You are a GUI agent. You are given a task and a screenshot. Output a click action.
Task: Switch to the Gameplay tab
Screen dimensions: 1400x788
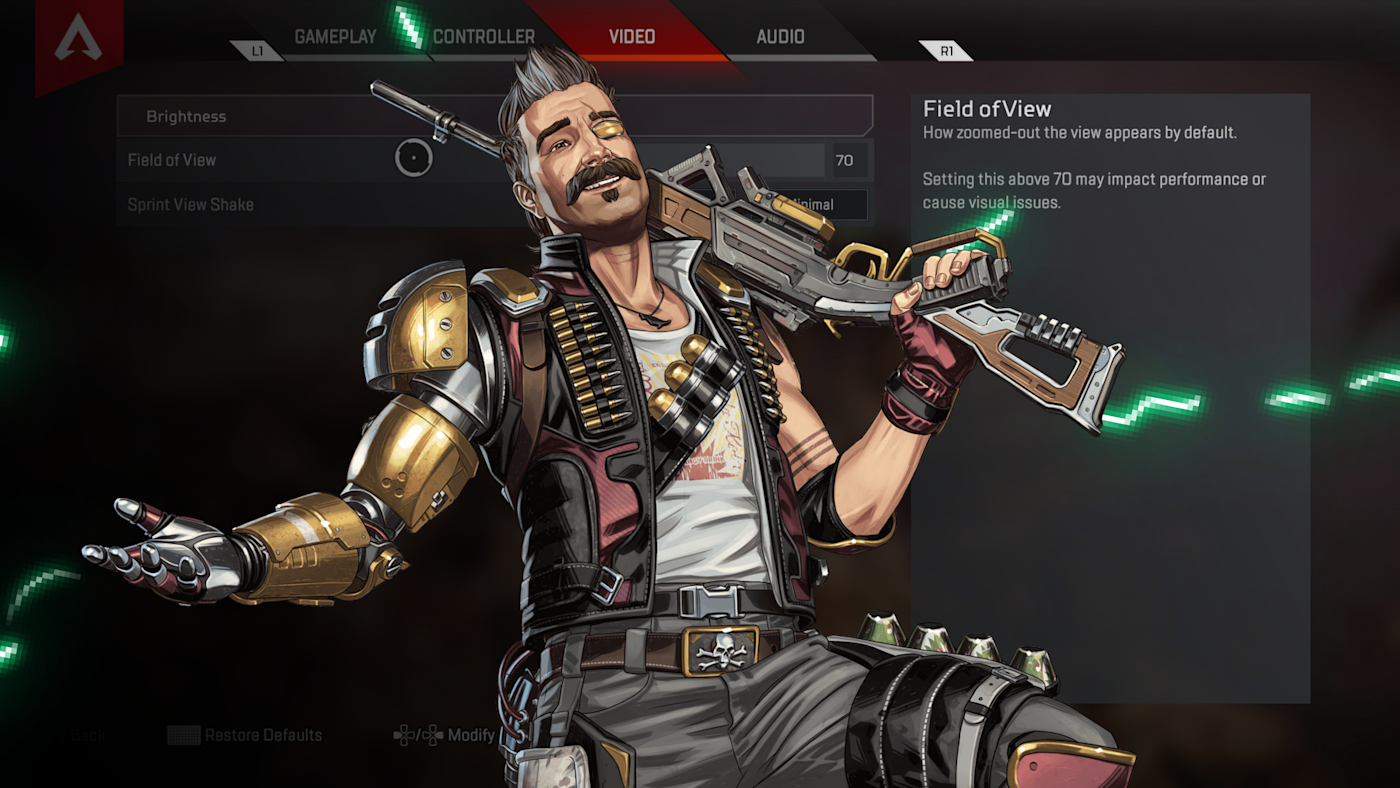(335, 37)
